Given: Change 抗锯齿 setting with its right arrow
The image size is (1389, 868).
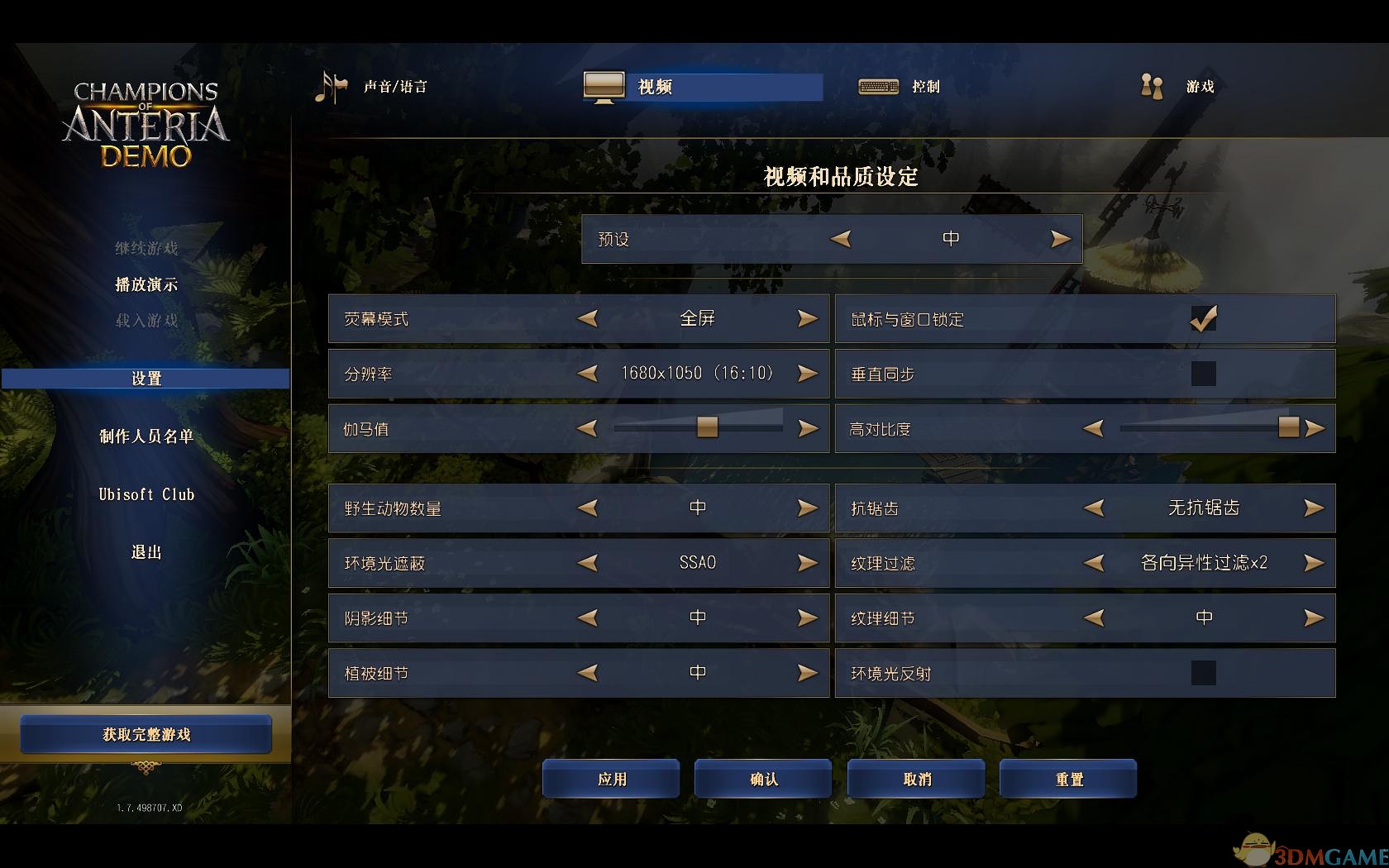Looking at the screenshot, I should (1313, 508).
